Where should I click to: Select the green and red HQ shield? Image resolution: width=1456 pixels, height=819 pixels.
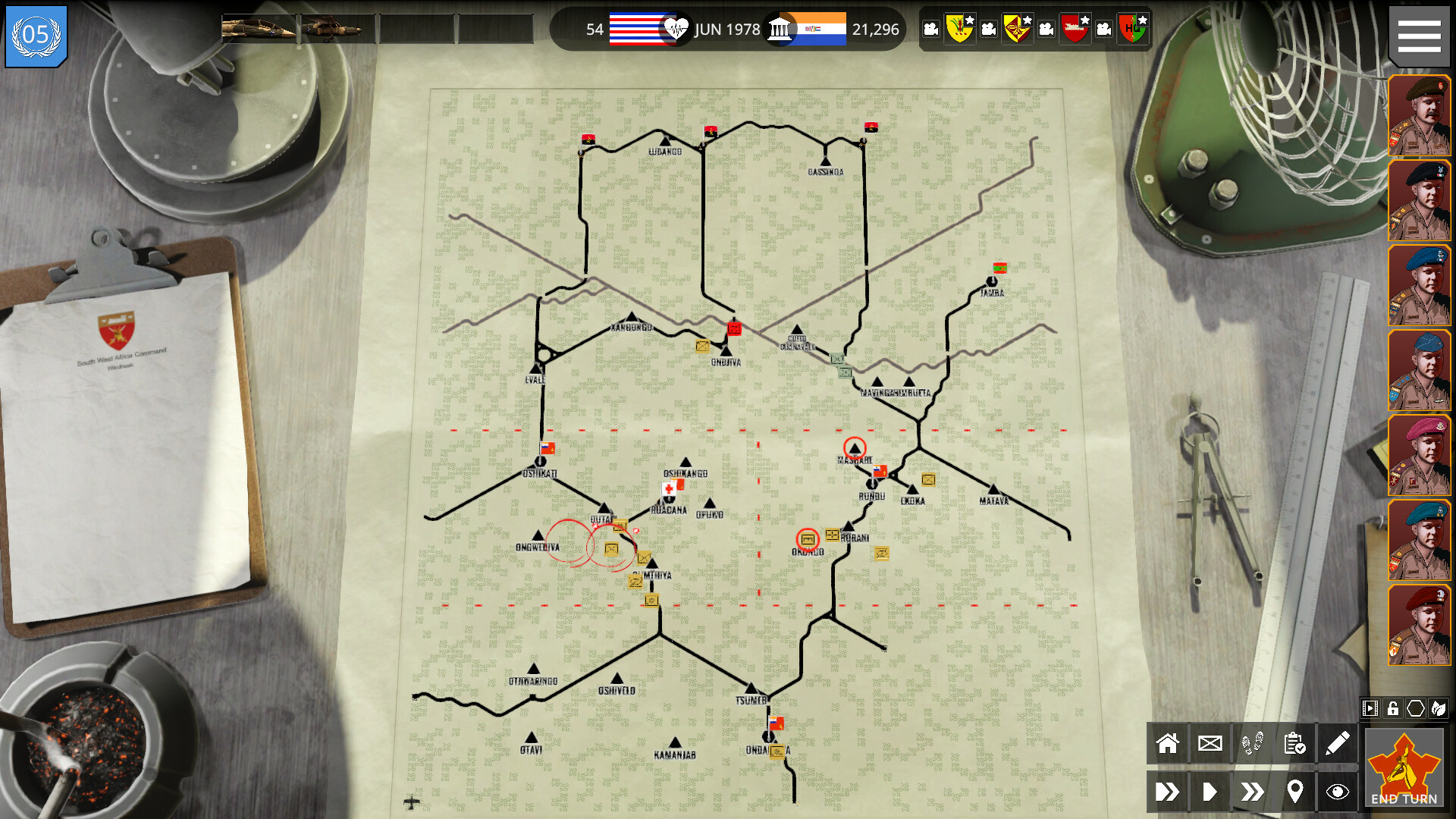click(x=1133, y=29)
